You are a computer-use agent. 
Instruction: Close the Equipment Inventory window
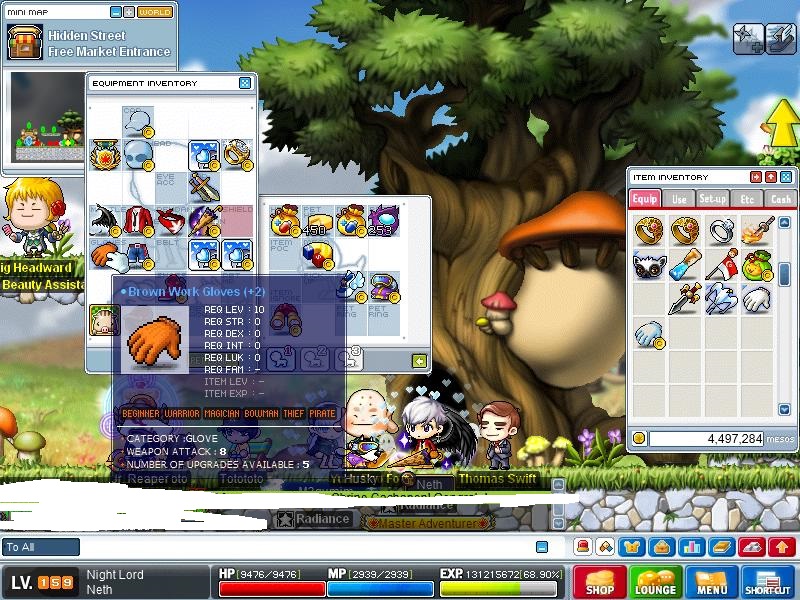click(x=245, y=83)
